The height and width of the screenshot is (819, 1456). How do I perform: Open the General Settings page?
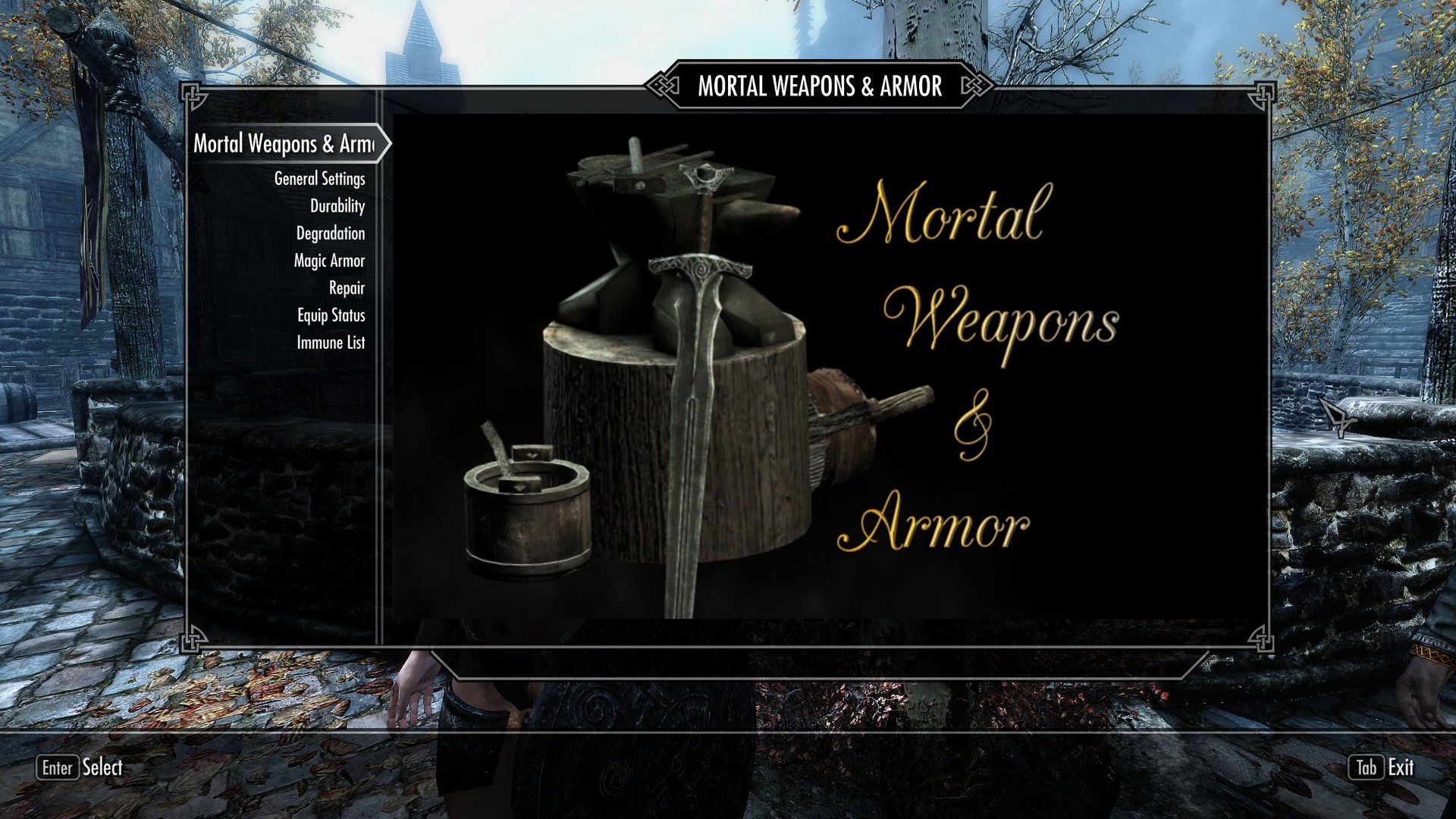pos(319,180)
